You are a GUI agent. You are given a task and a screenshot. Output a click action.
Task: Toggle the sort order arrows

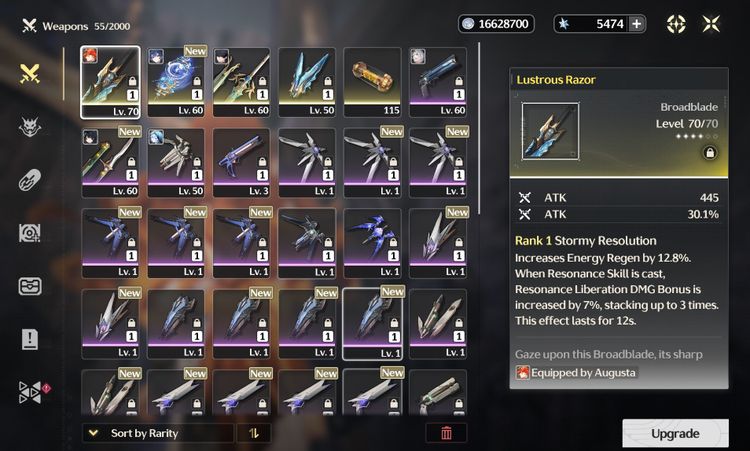tap(253, 433)
